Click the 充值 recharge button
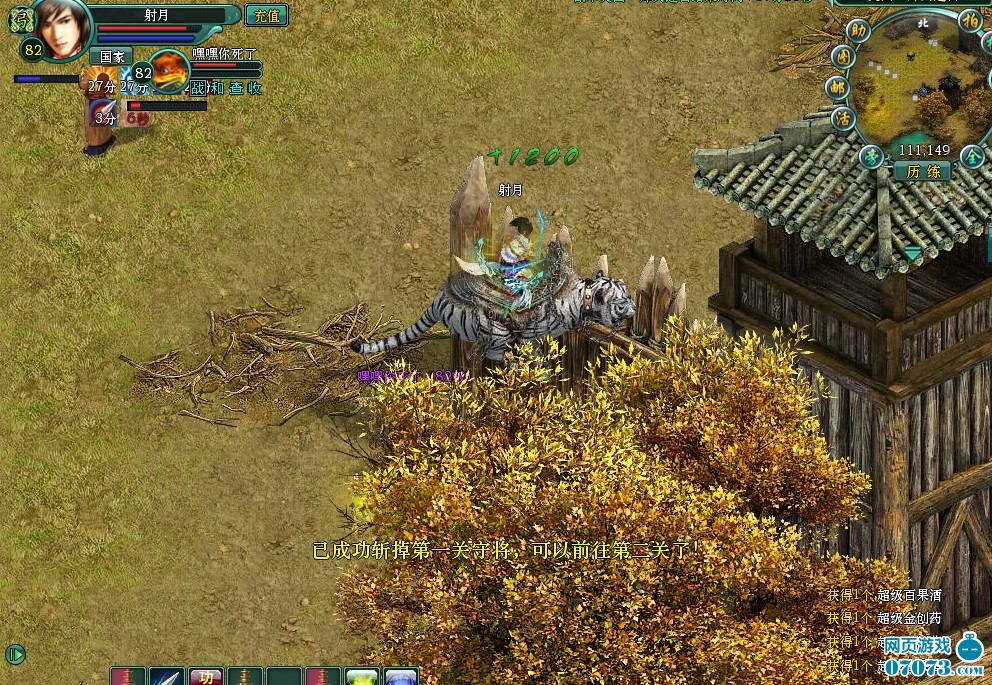This screenshot has width=992, height=685. coord(266,15)
